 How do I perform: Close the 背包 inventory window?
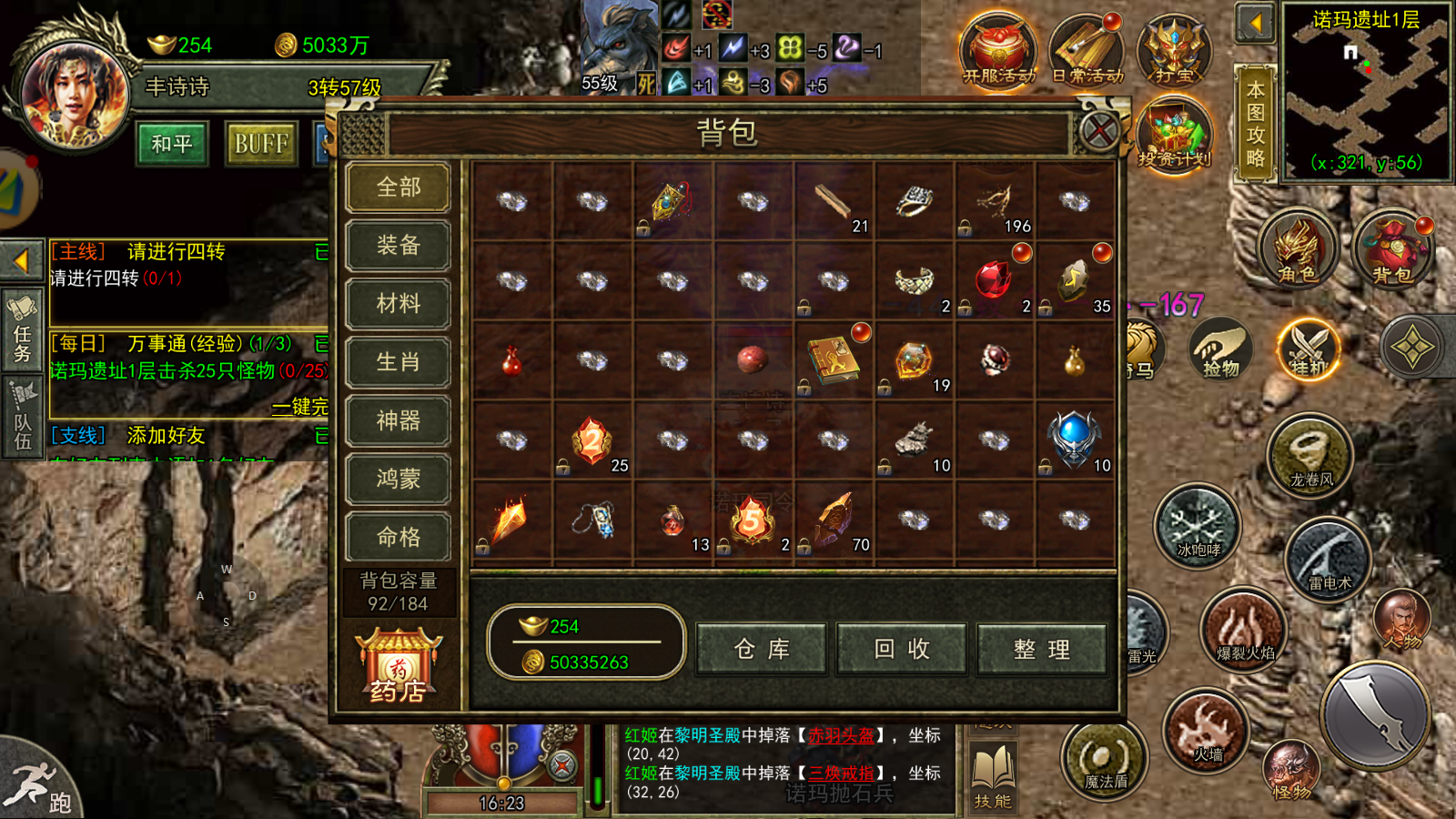[1099, 133]
